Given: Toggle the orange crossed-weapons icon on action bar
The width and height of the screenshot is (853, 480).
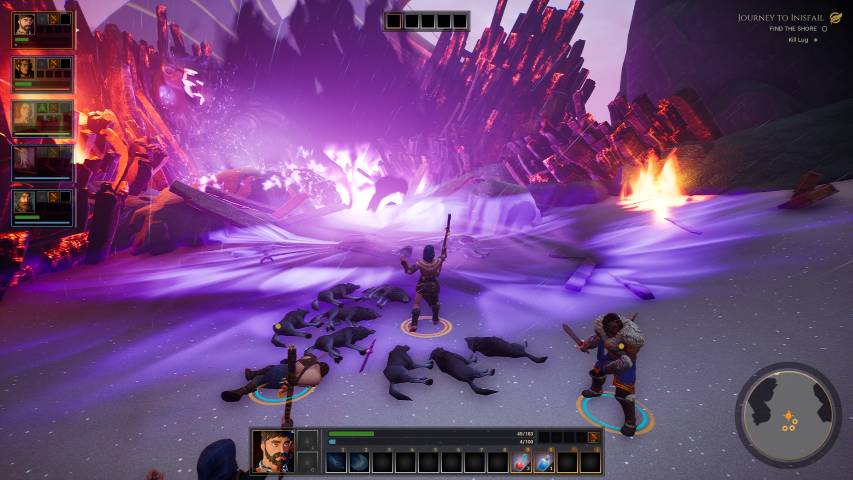Looking at the screenshot, I should click(x=594, y=437).
